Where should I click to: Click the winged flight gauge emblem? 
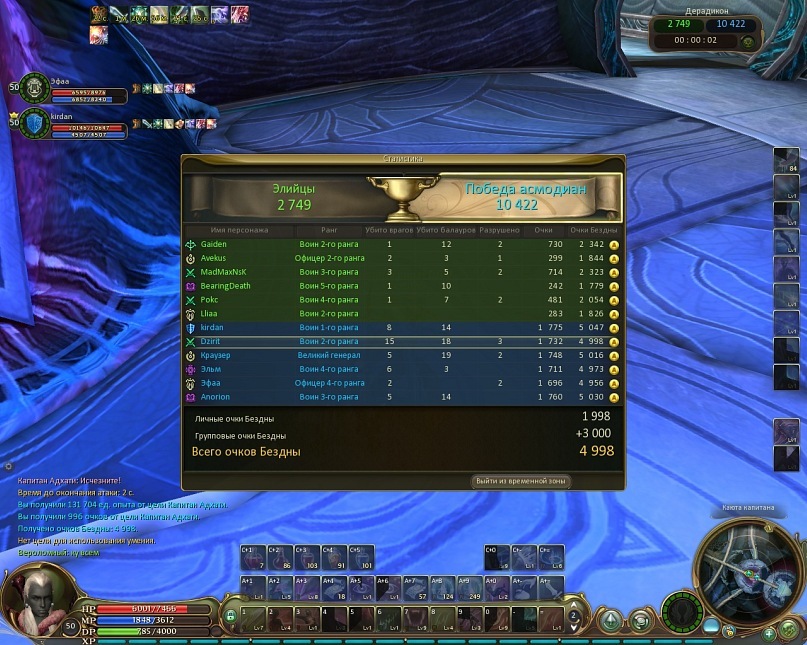(684, 610)
